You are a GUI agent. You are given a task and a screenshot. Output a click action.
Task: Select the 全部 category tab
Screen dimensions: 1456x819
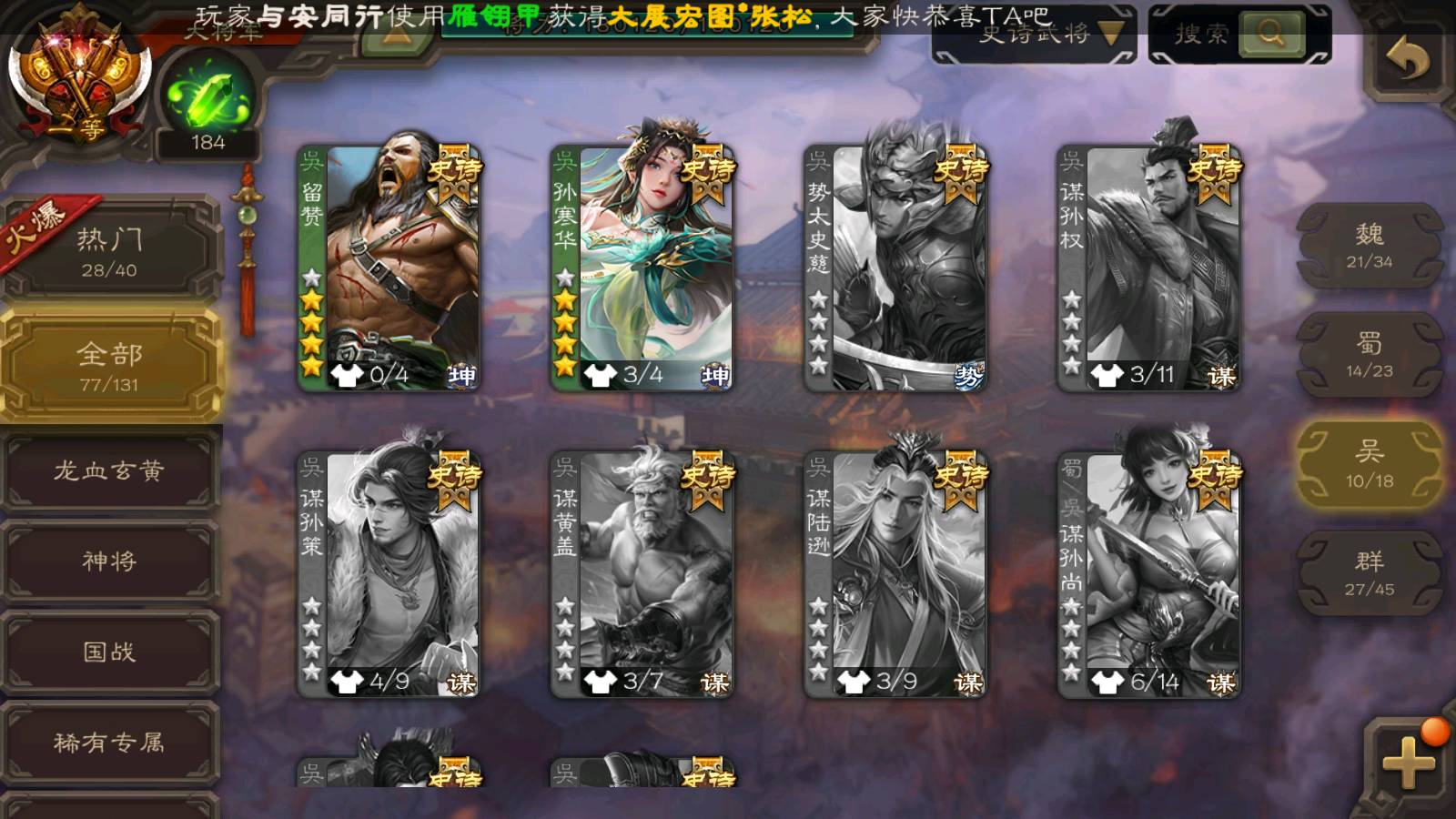[x=109, y=366]
